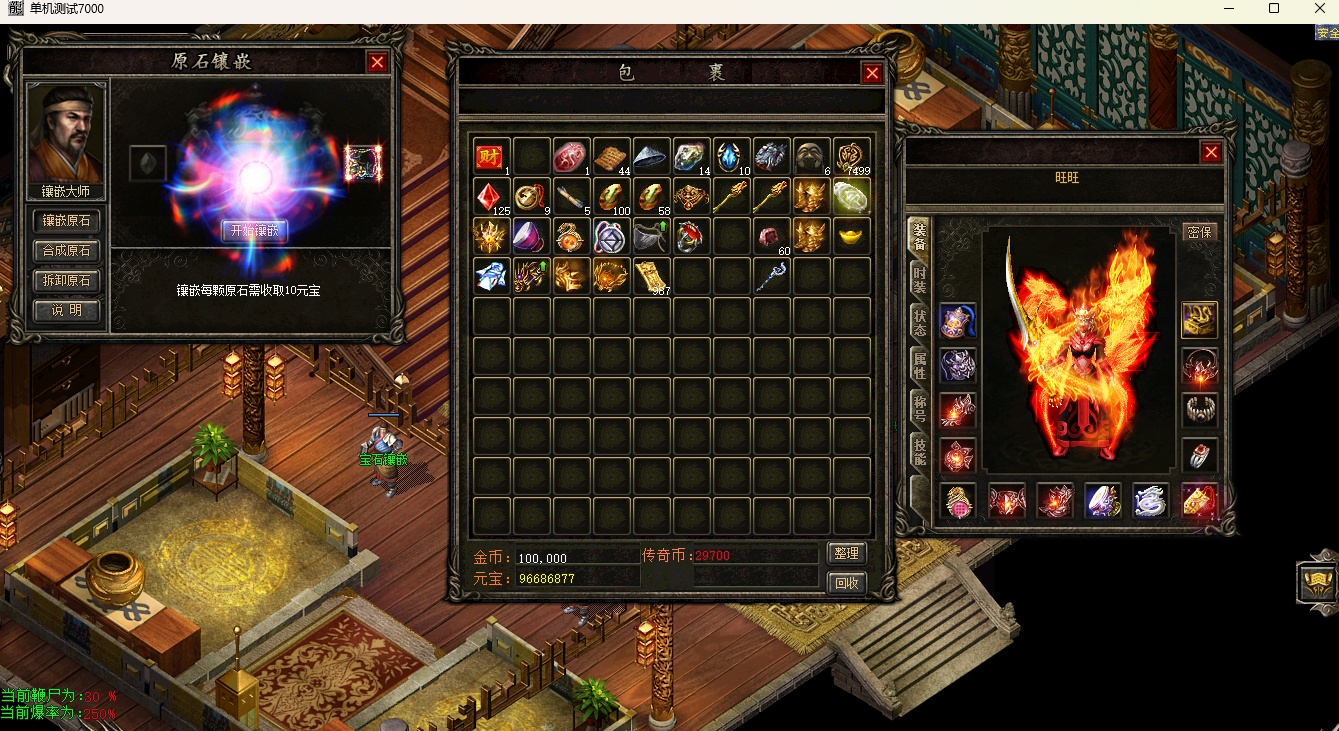The image size is (1339, 731).
Task: Click the 整理 sort inventory button
Action: click(847, 553)
